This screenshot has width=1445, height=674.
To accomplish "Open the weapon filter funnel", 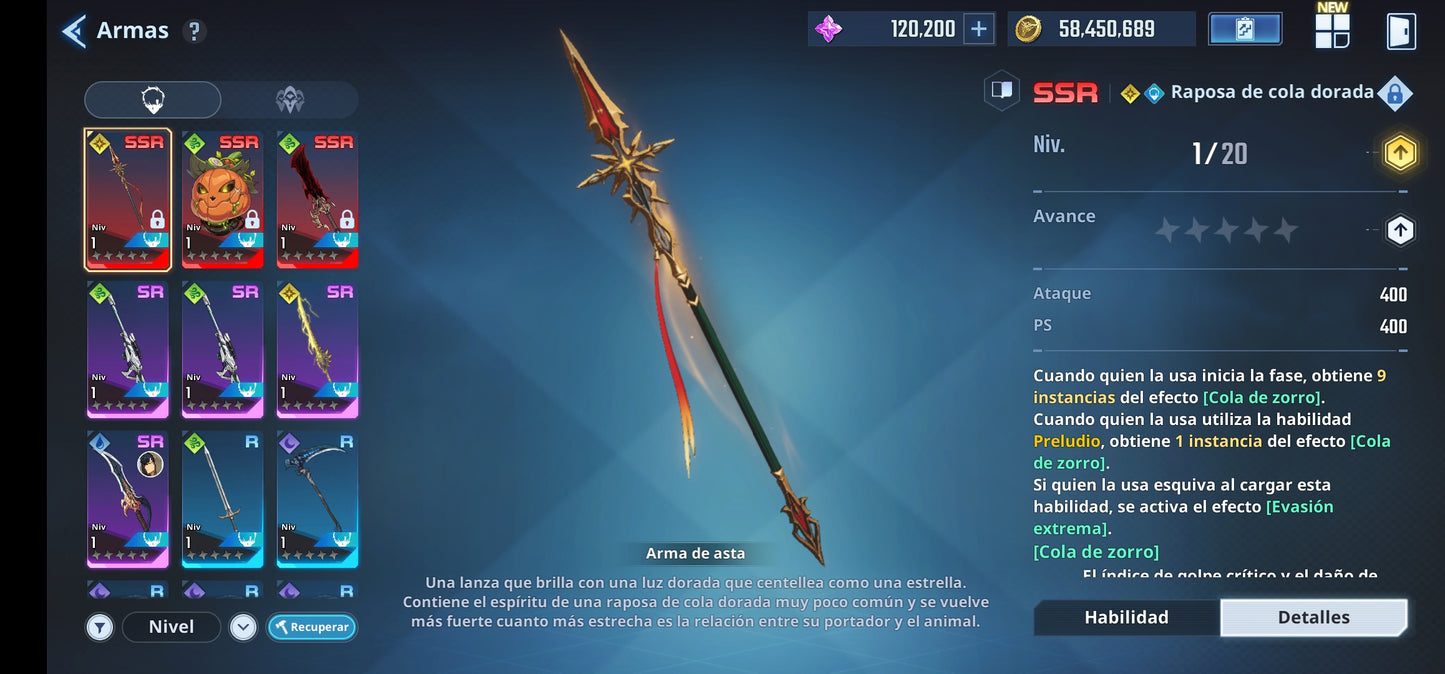I will (x=99, y=627).
